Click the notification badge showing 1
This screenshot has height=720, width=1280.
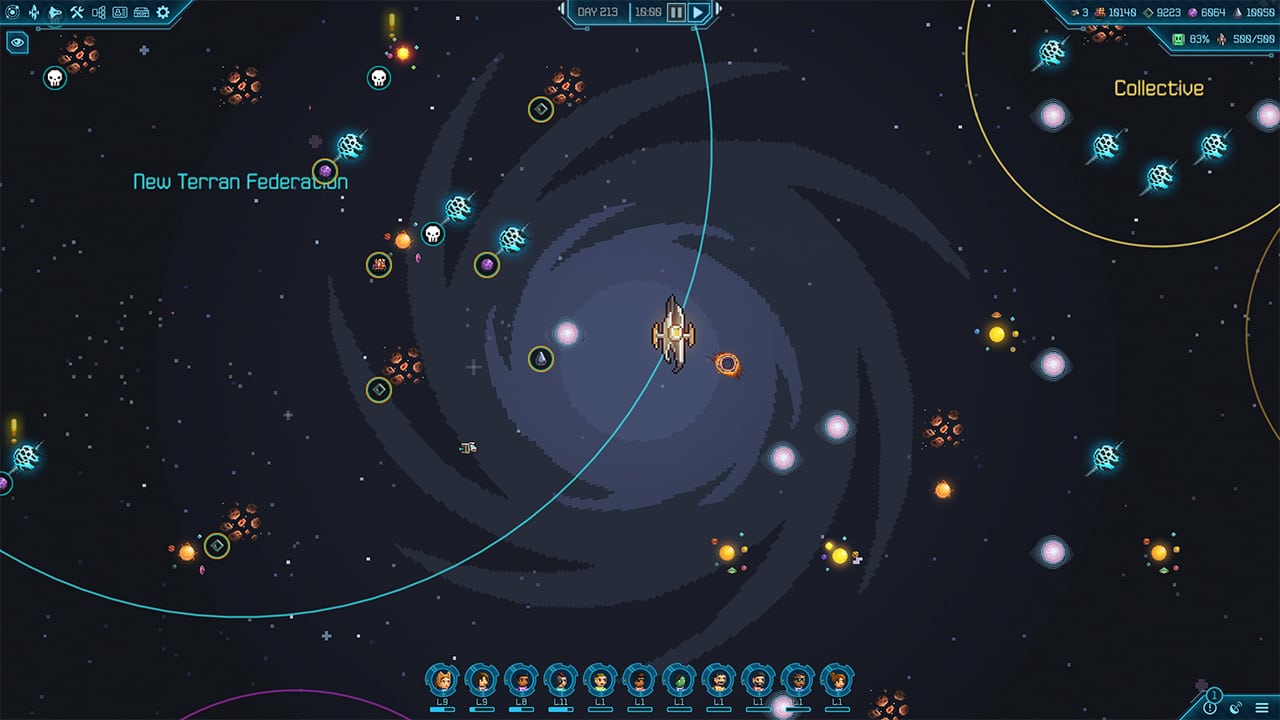pyautogui.click(x=1214, y=694)
